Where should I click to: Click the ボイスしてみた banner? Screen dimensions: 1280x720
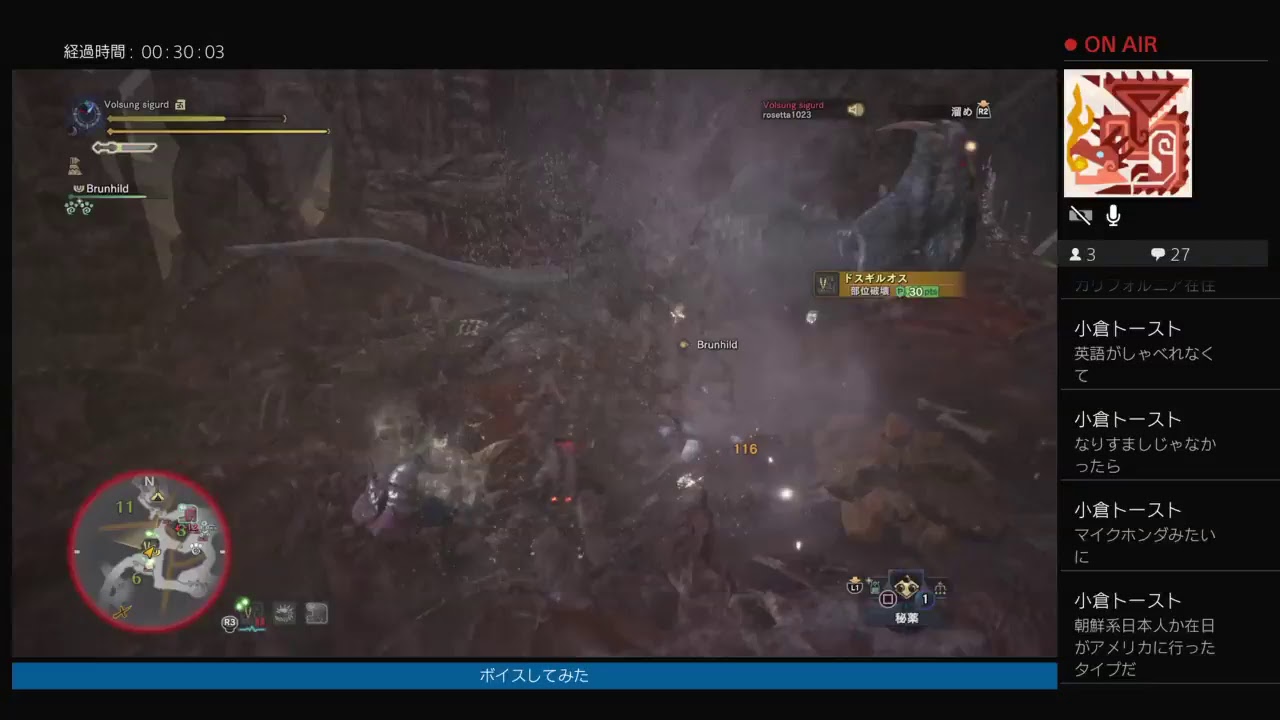click(x=534, y=676)
